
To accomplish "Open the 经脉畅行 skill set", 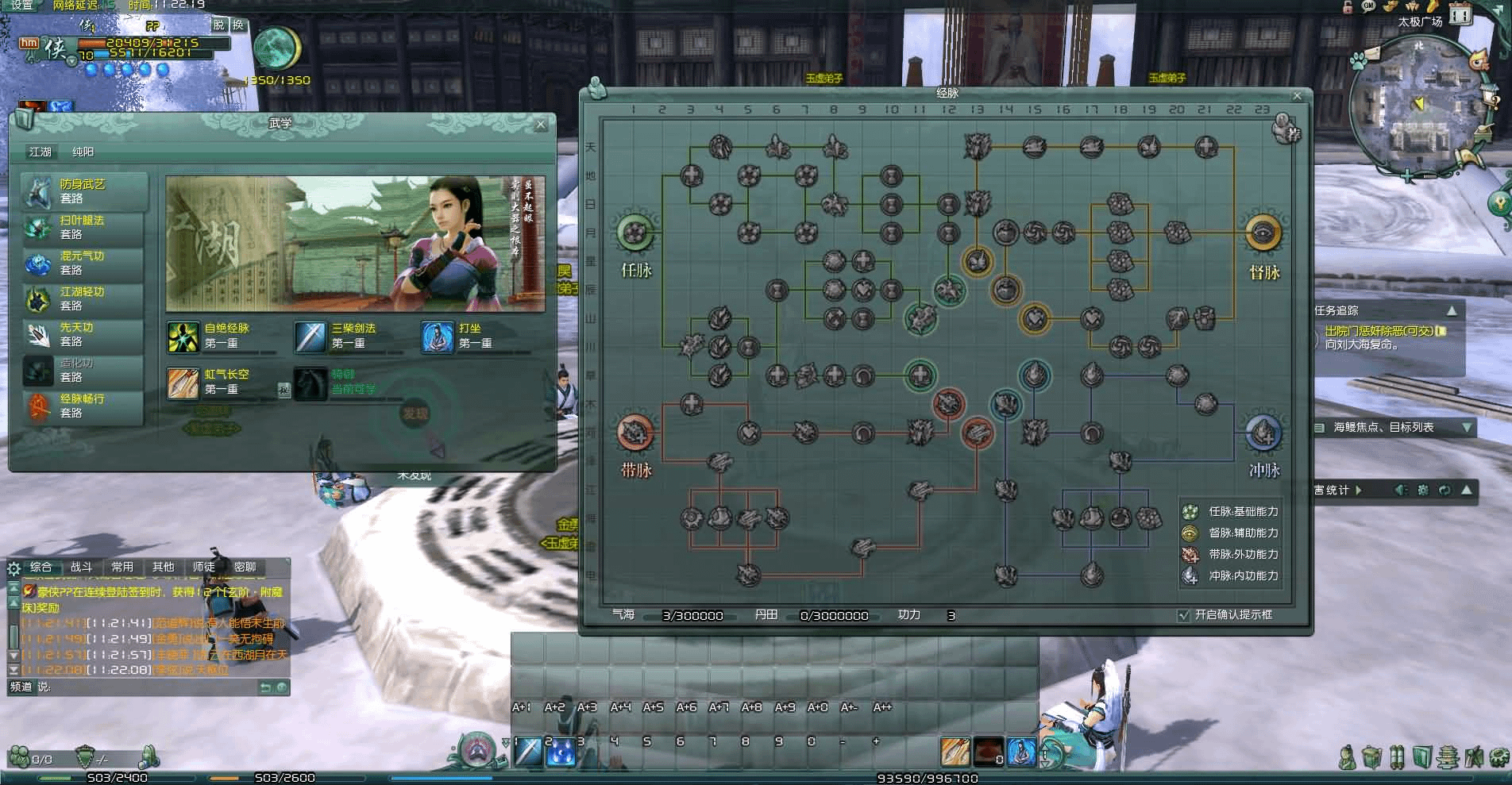I will pyautogui.click(x=83, y=406).
